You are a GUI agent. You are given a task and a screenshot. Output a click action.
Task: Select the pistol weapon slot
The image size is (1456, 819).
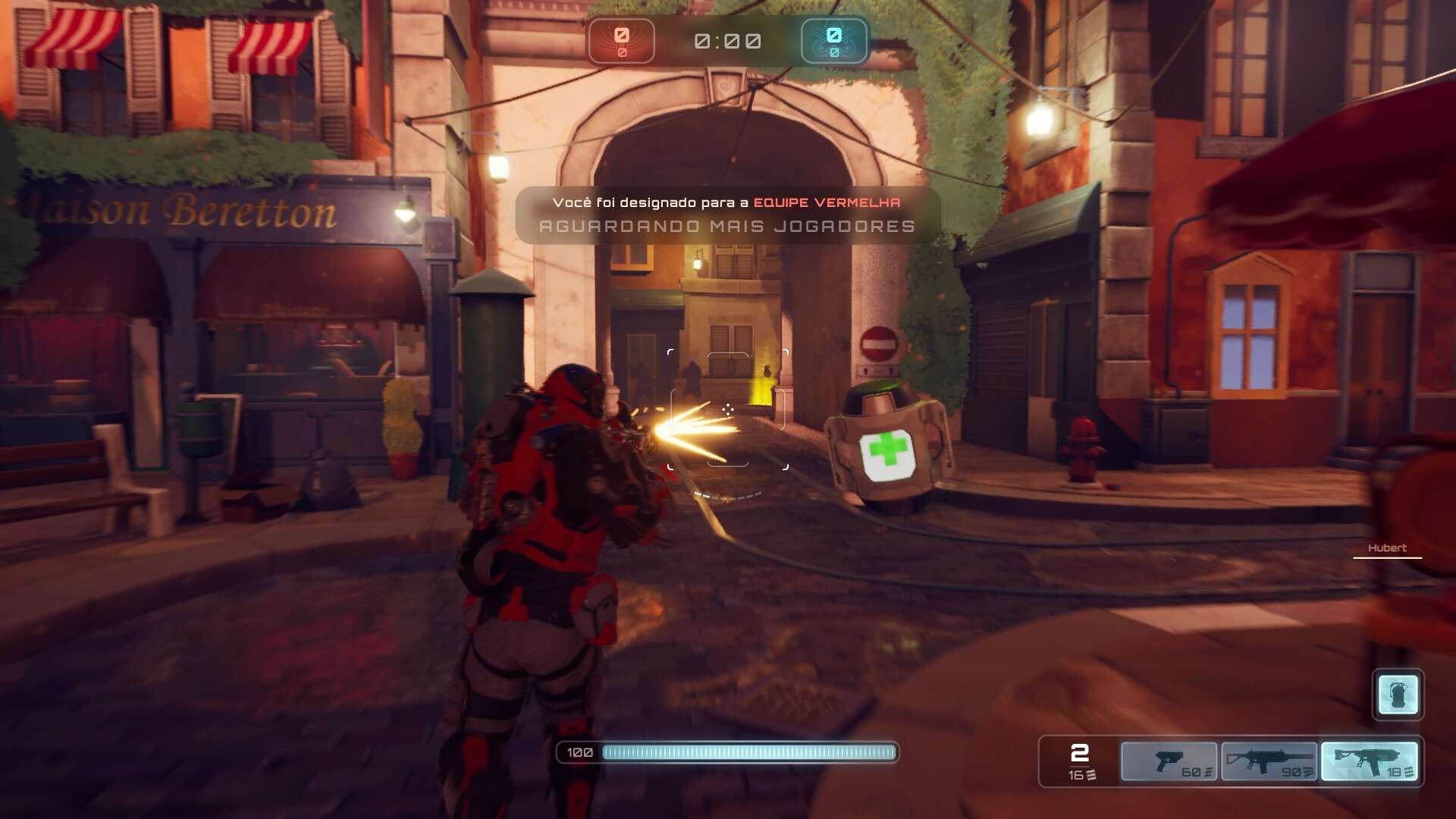click(1169, 761)
